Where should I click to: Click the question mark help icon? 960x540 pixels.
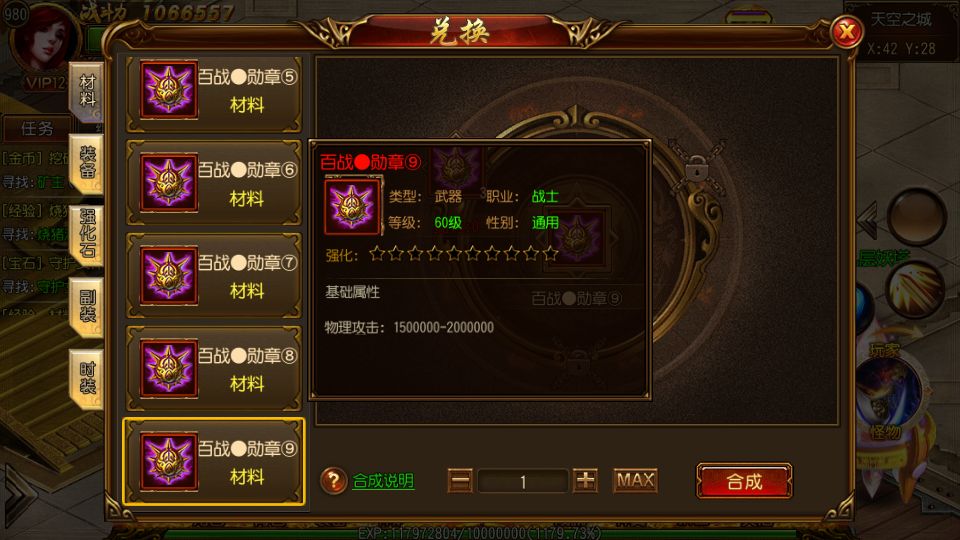(334, 481)
